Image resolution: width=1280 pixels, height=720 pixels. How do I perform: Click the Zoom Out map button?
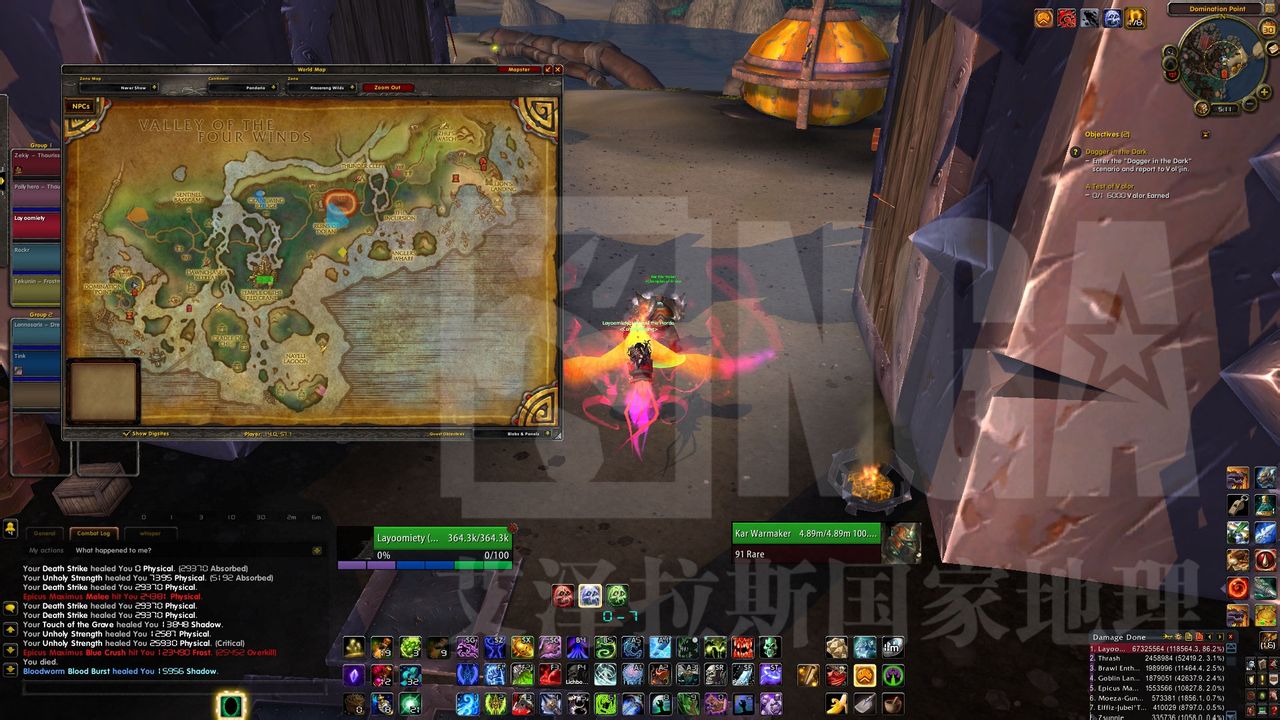(387, 88)
